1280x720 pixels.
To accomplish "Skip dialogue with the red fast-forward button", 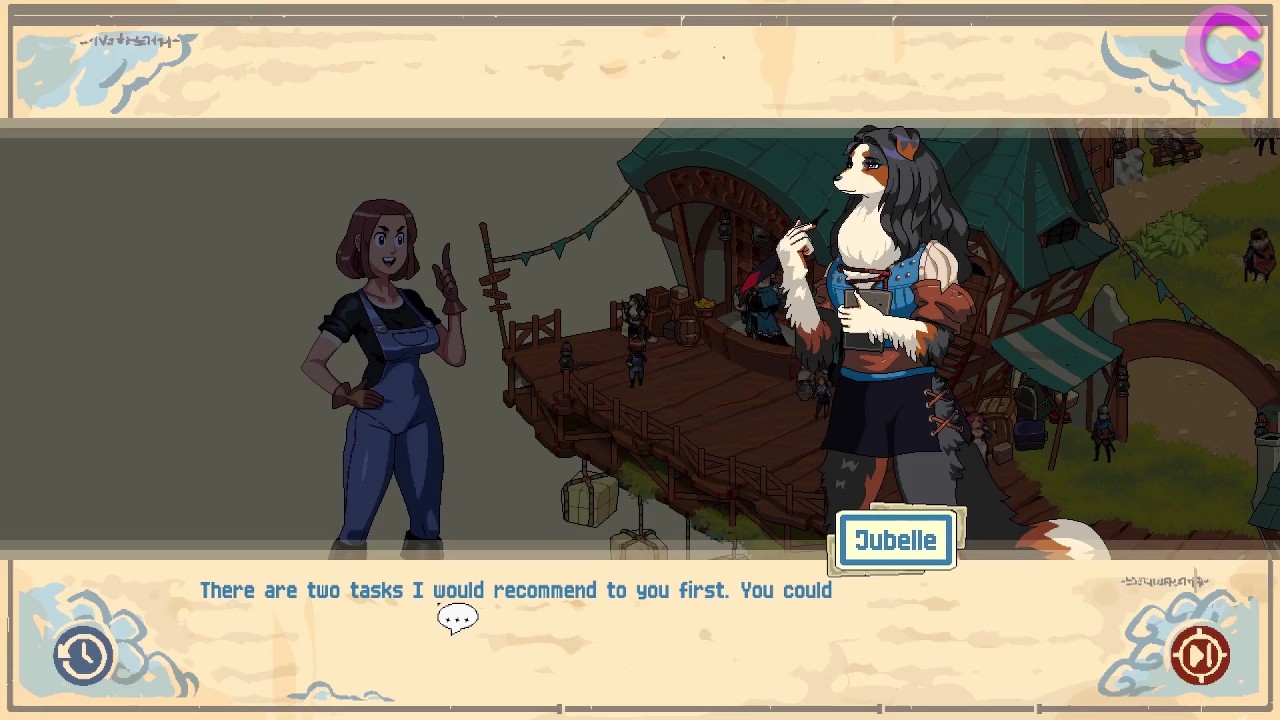I will tap(1199, 655).
